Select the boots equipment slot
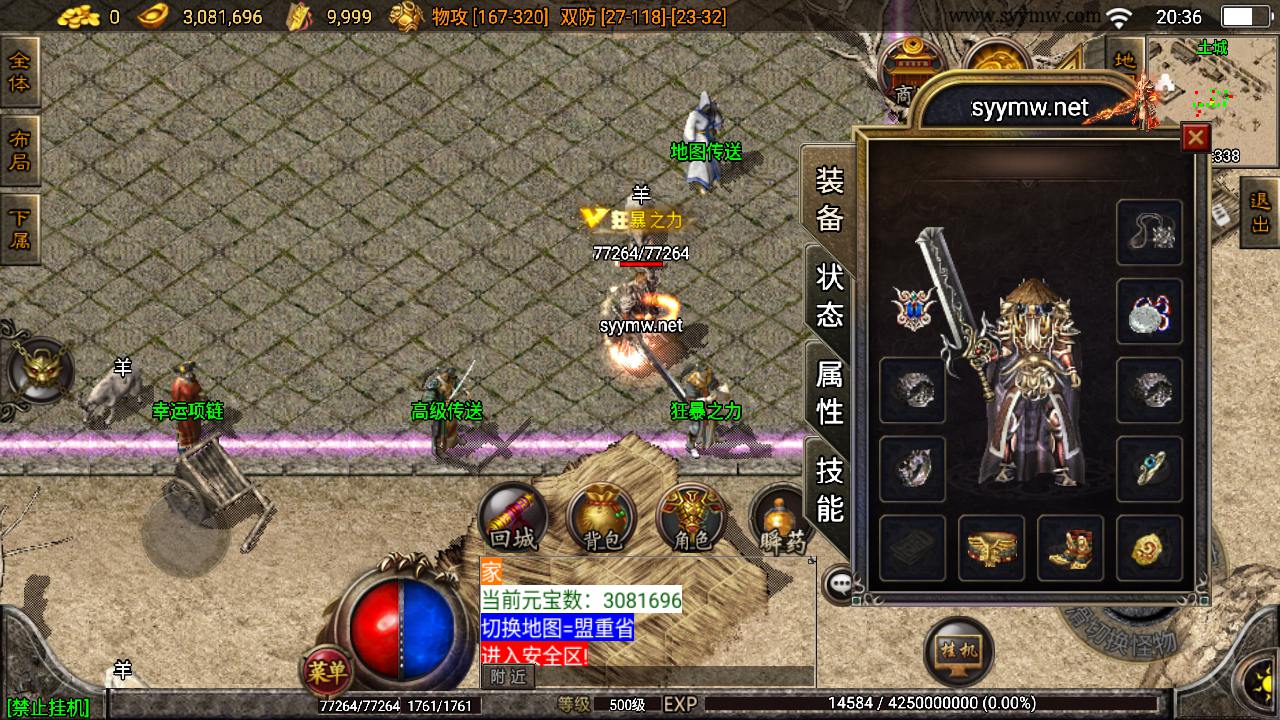Screen dimensions: 1280x720 (1070, 548)
